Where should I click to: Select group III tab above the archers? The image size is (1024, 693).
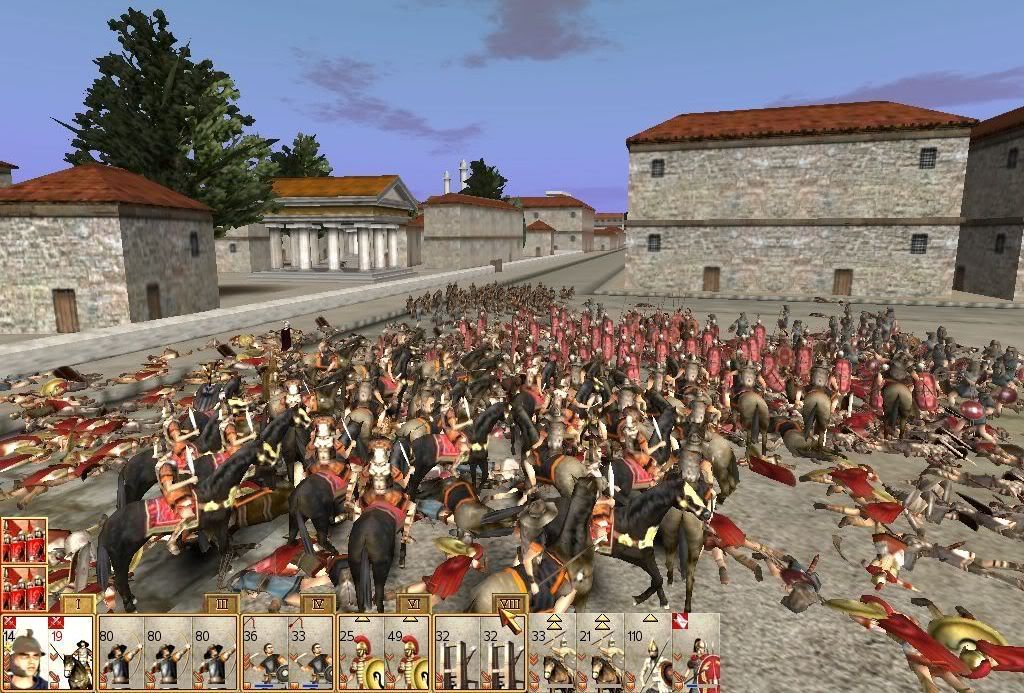click(221, 604)
